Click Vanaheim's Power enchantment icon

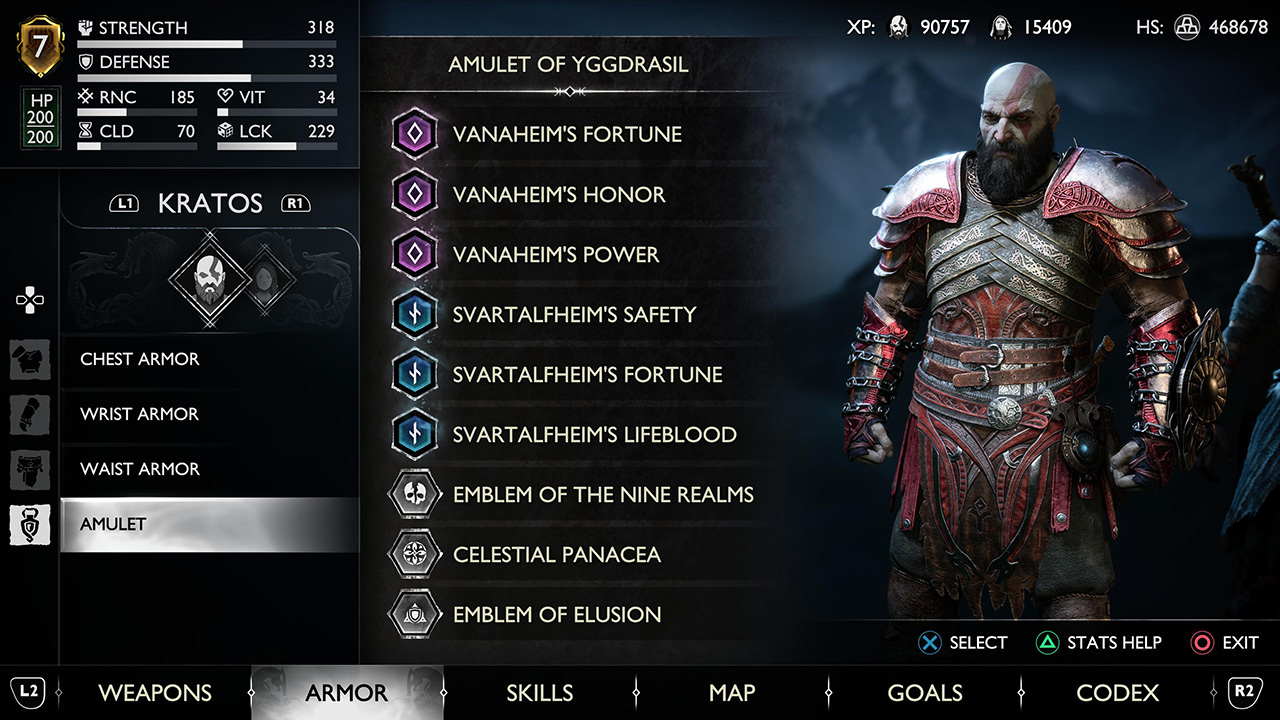pos(414,254)
